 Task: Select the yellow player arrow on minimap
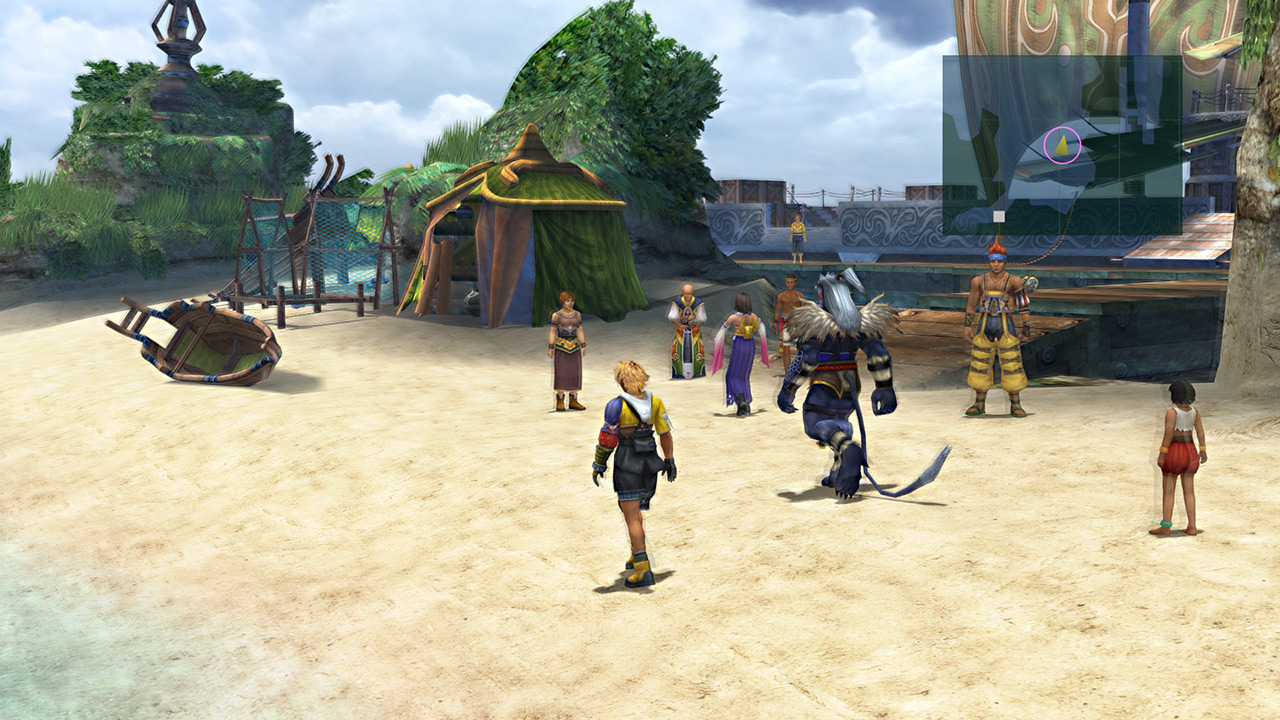[1062, 146]
